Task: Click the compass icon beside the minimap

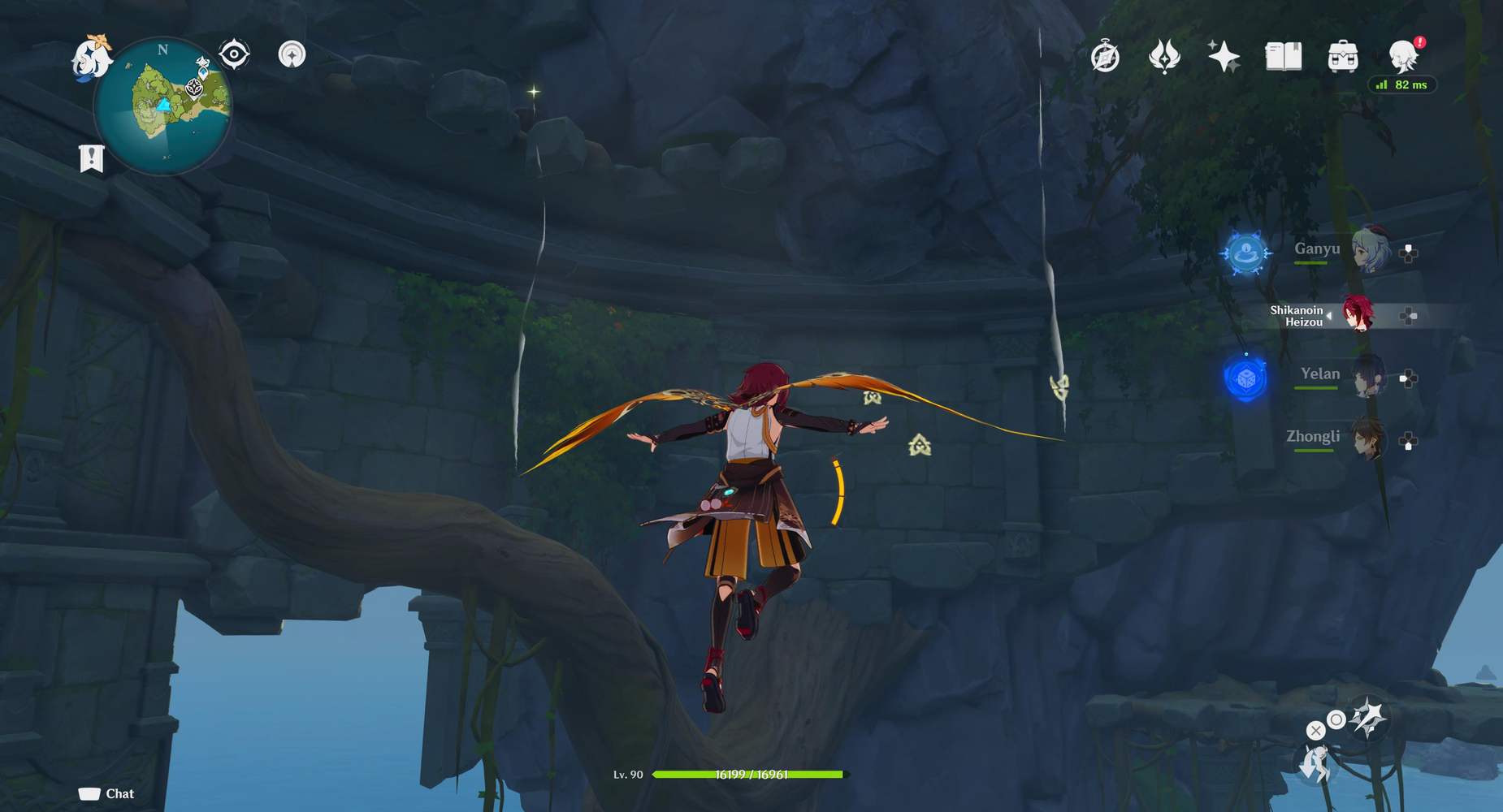Action: pos(233,52)
